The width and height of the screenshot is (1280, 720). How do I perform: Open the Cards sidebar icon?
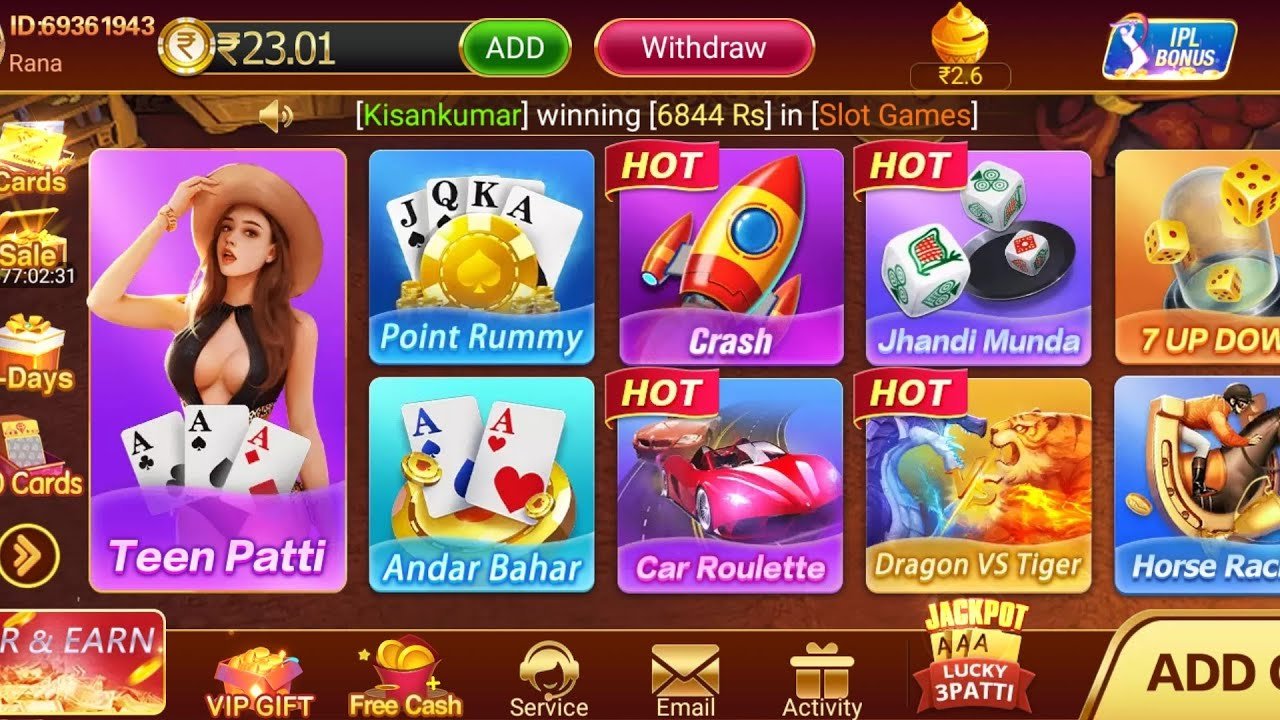[30, 165]
